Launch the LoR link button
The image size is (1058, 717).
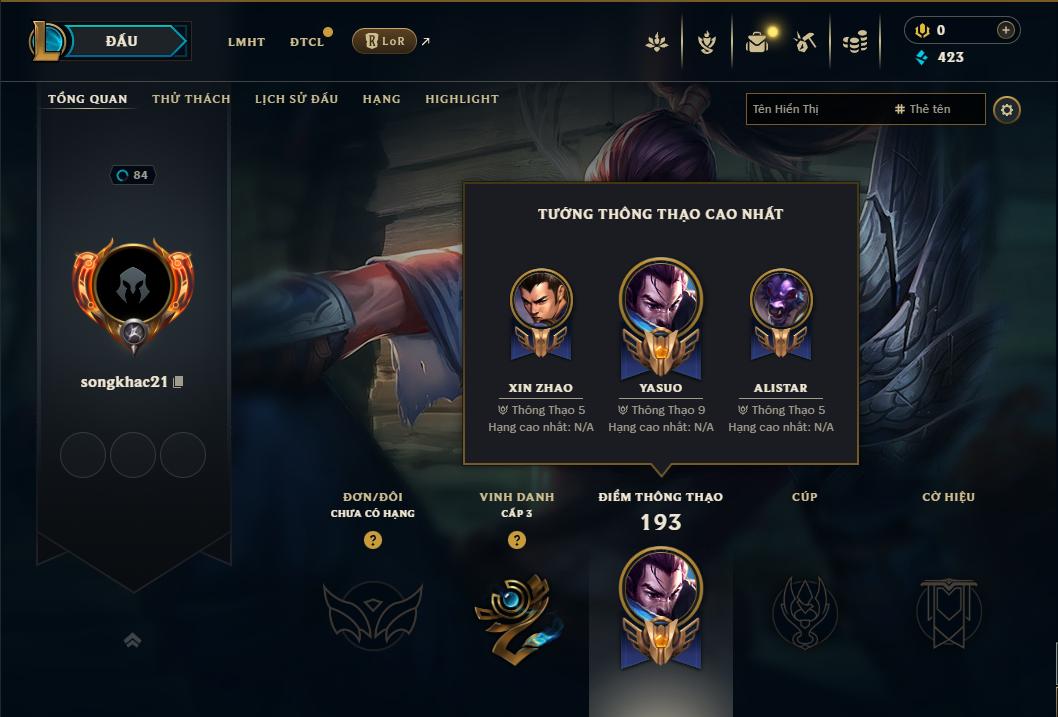384,41
